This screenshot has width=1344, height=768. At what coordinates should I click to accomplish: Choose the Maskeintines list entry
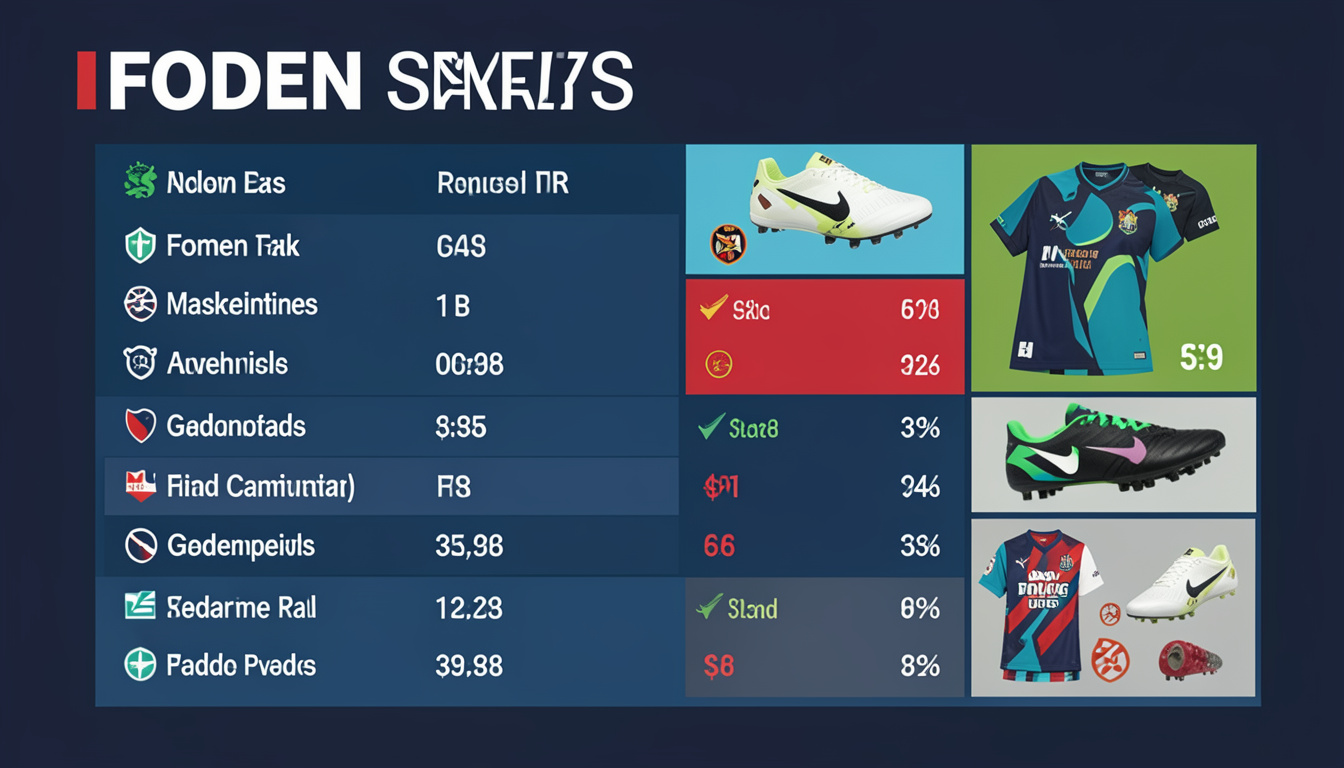click(385, 305)
